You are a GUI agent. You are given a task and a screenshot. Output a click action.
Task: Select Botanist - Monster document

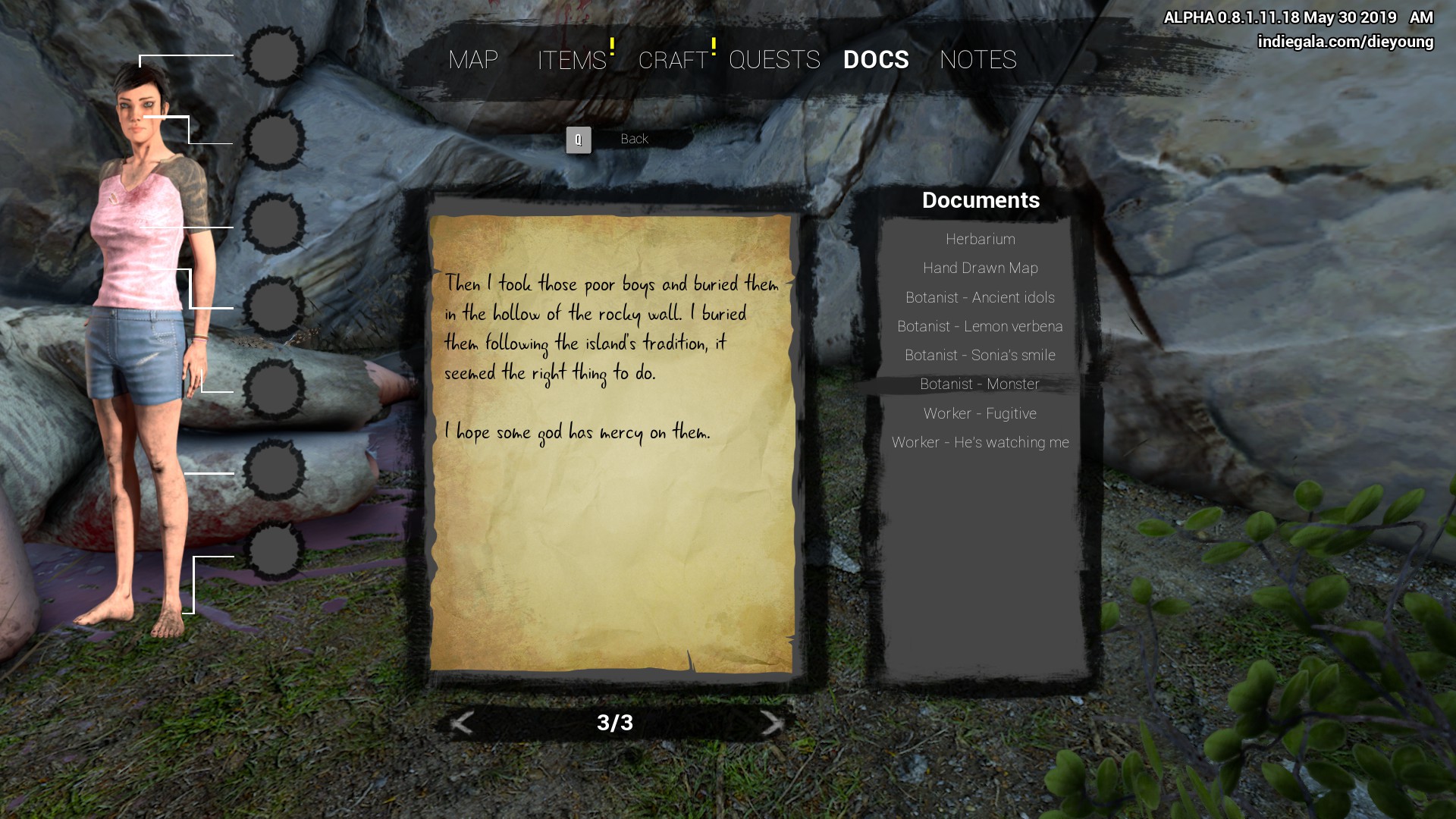point(980,384)
